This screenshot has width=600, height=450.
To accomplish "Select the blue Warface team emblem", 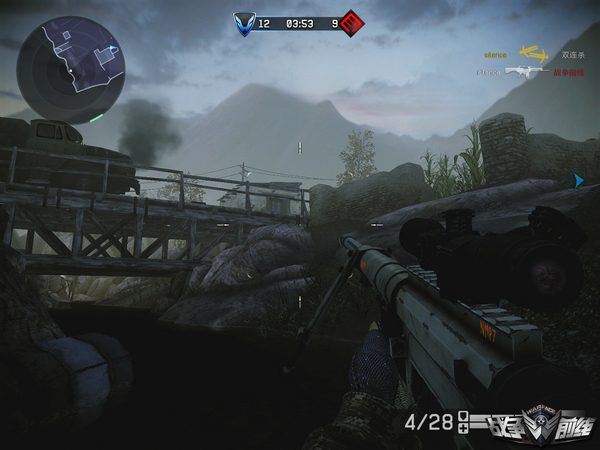I will click(244, 22).
